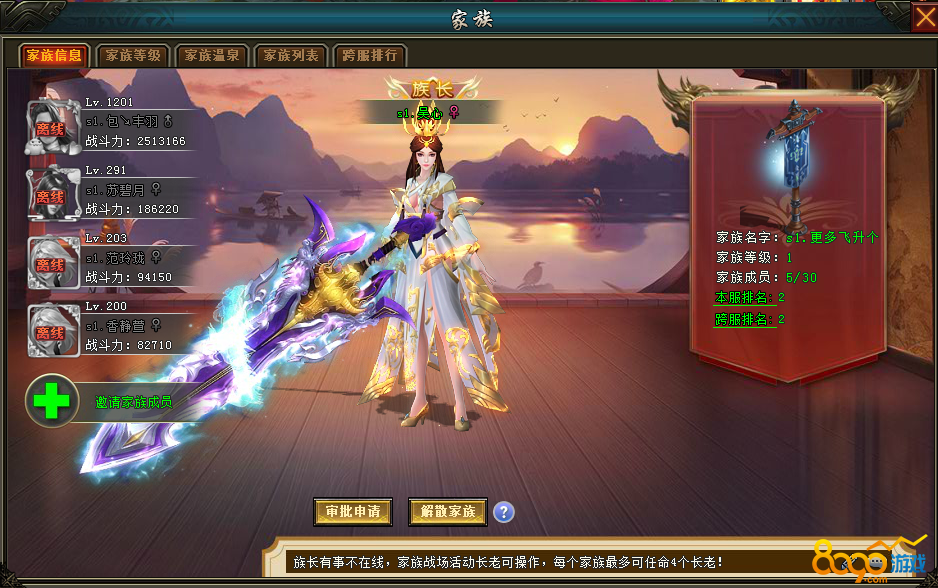Select the 家族温泉 tab

(213, 55)
